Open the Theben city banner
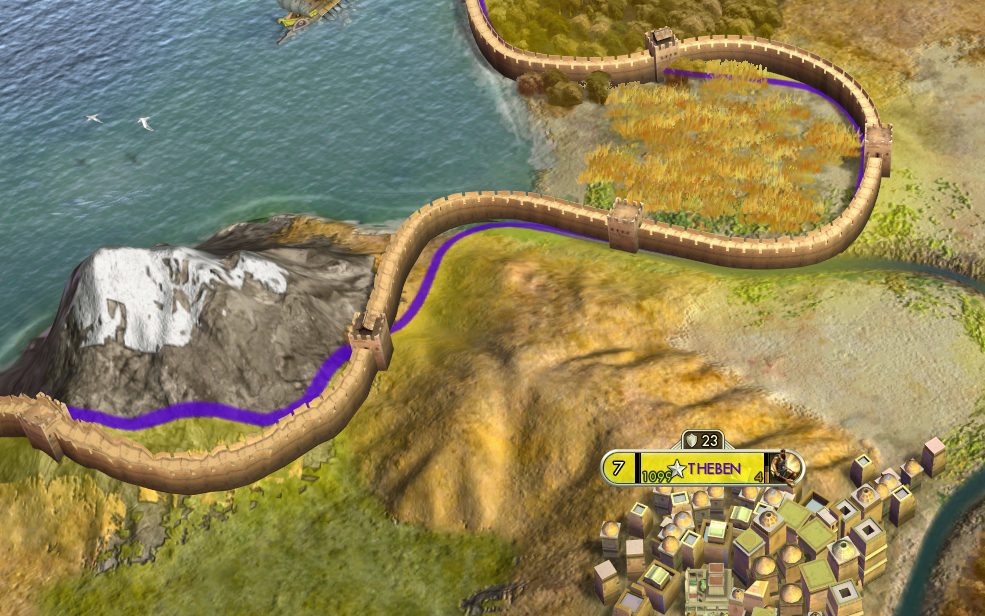 coord(711,468)
